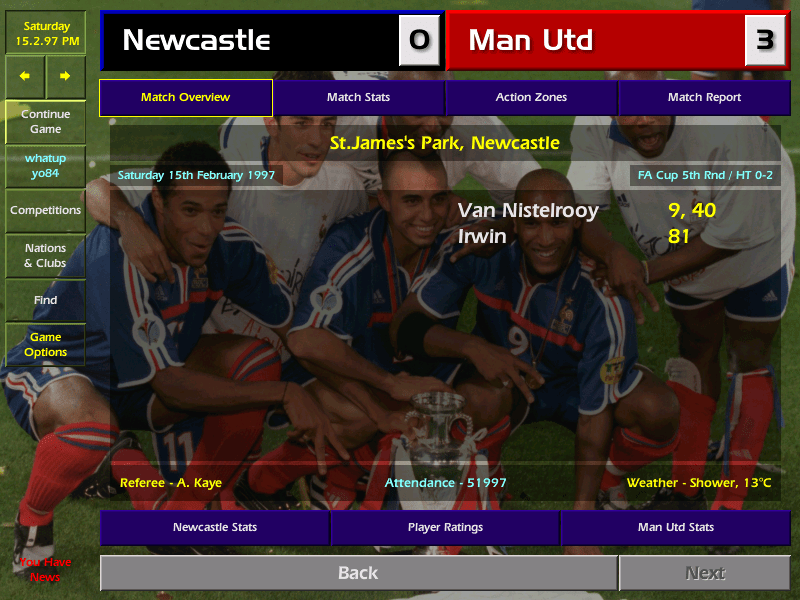800x600 pixels.
Task: Open Newcastle Stats
Action: click(214, 527)
